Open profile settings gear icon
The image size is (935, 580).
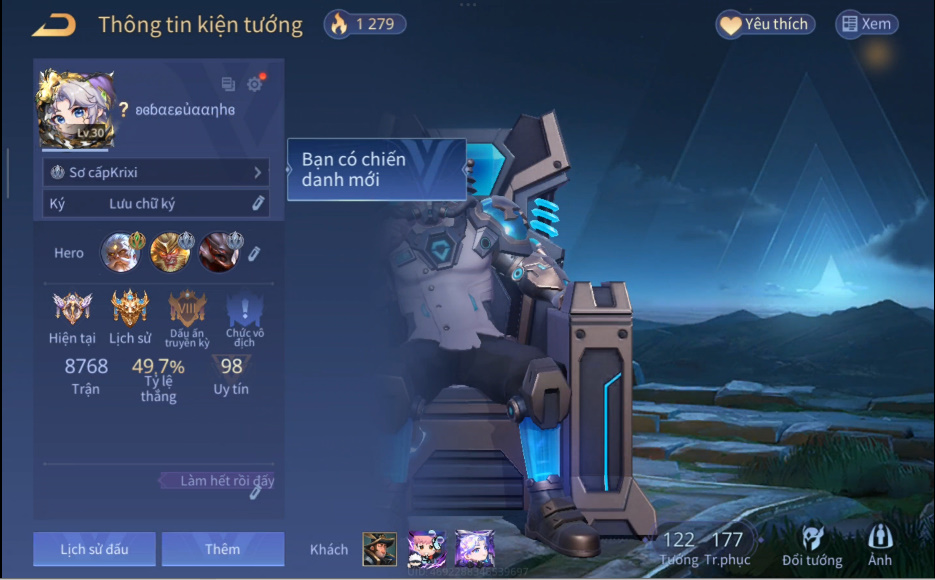tap(254, 85)
